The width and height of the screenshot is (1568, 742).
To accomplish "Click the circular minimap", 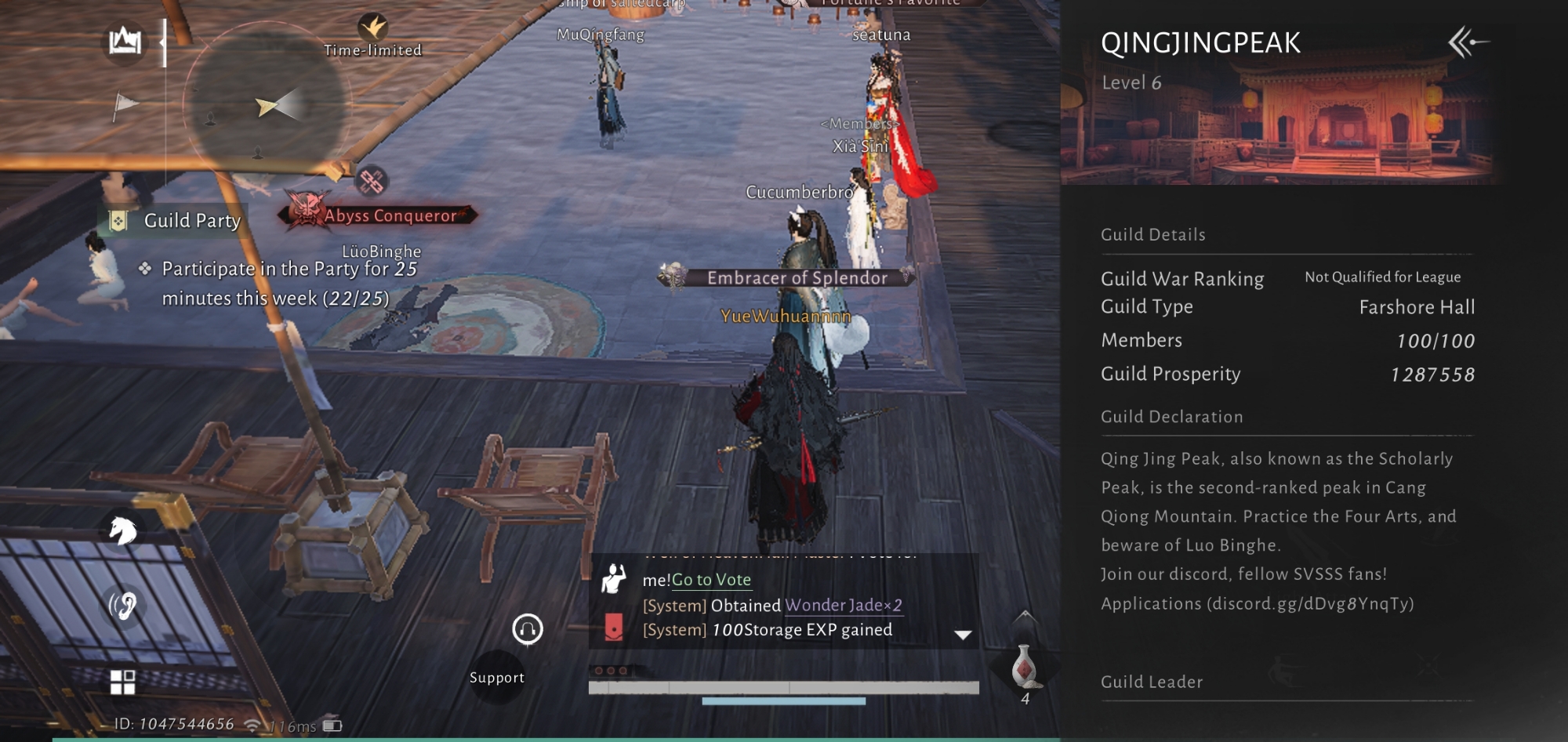I will point(264,106).
